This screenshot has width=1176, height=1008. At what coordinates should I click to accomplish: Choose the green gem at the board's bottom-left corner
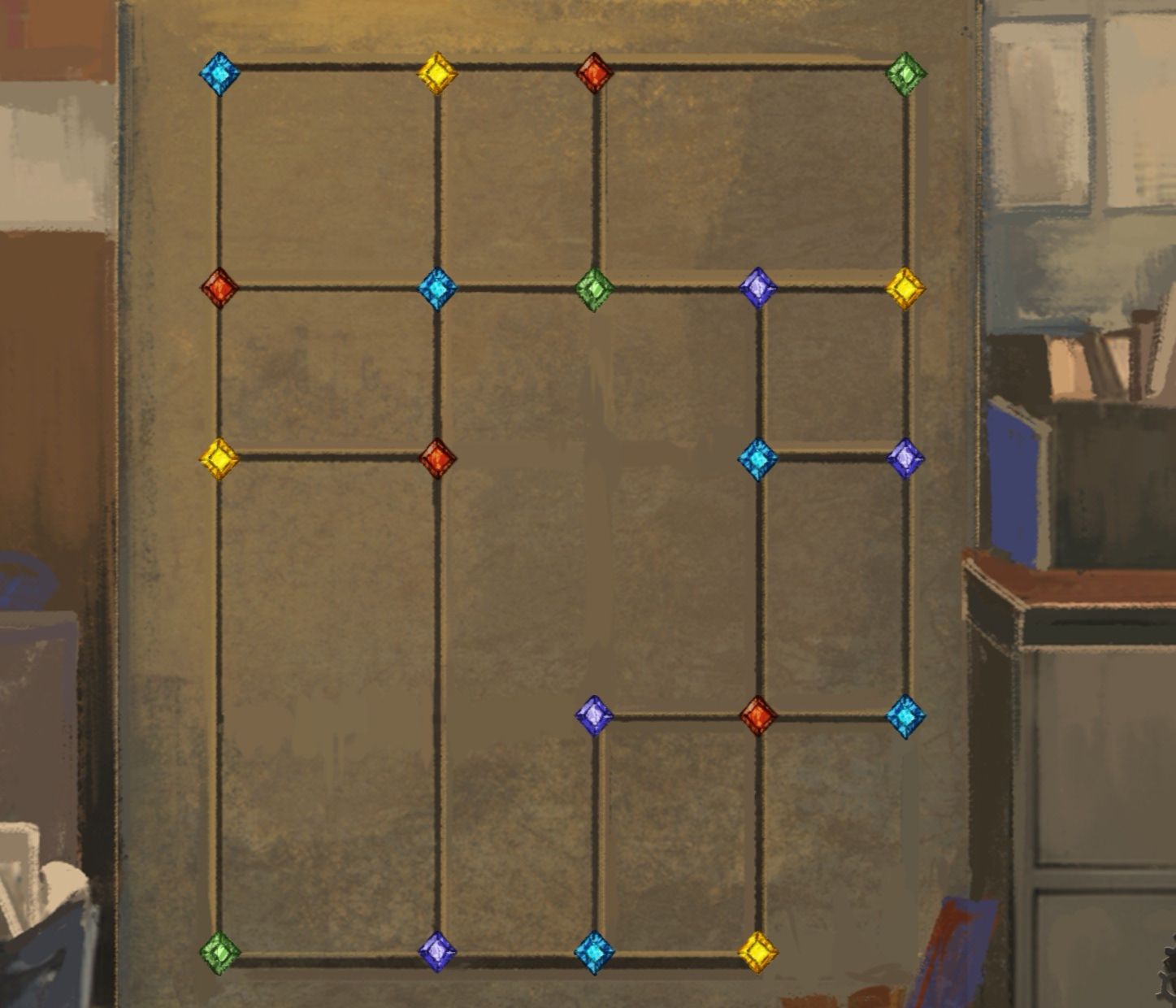219,952
